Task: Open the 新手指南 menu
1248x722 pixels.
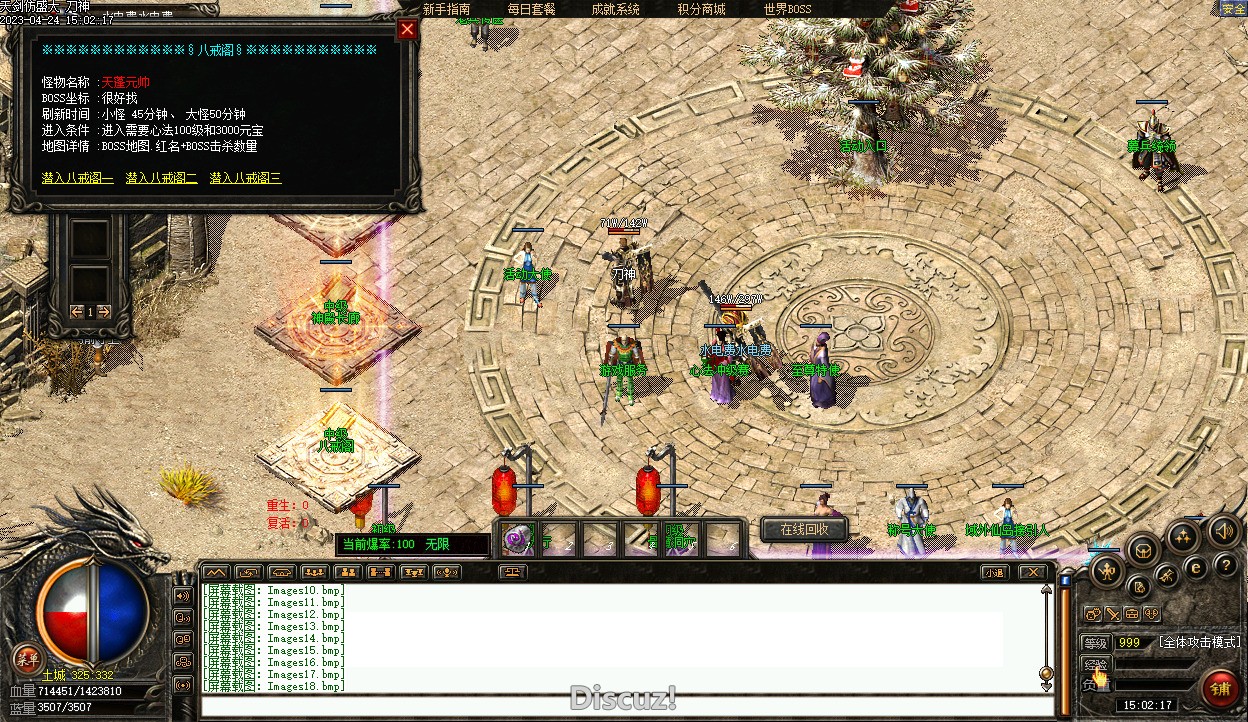Action: point(446,9)
